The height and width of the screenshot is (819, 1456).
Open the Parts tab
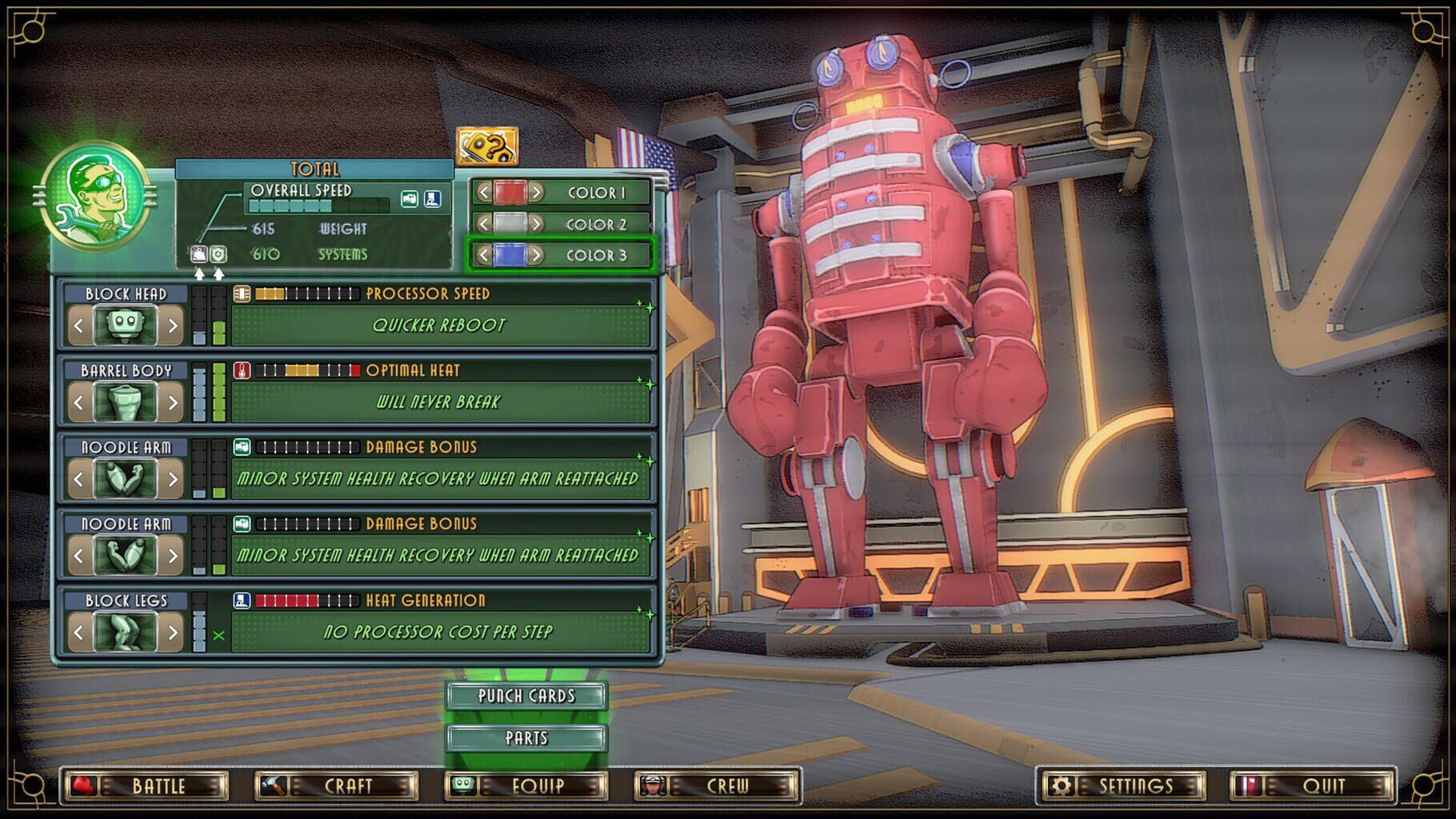(526, 738)
